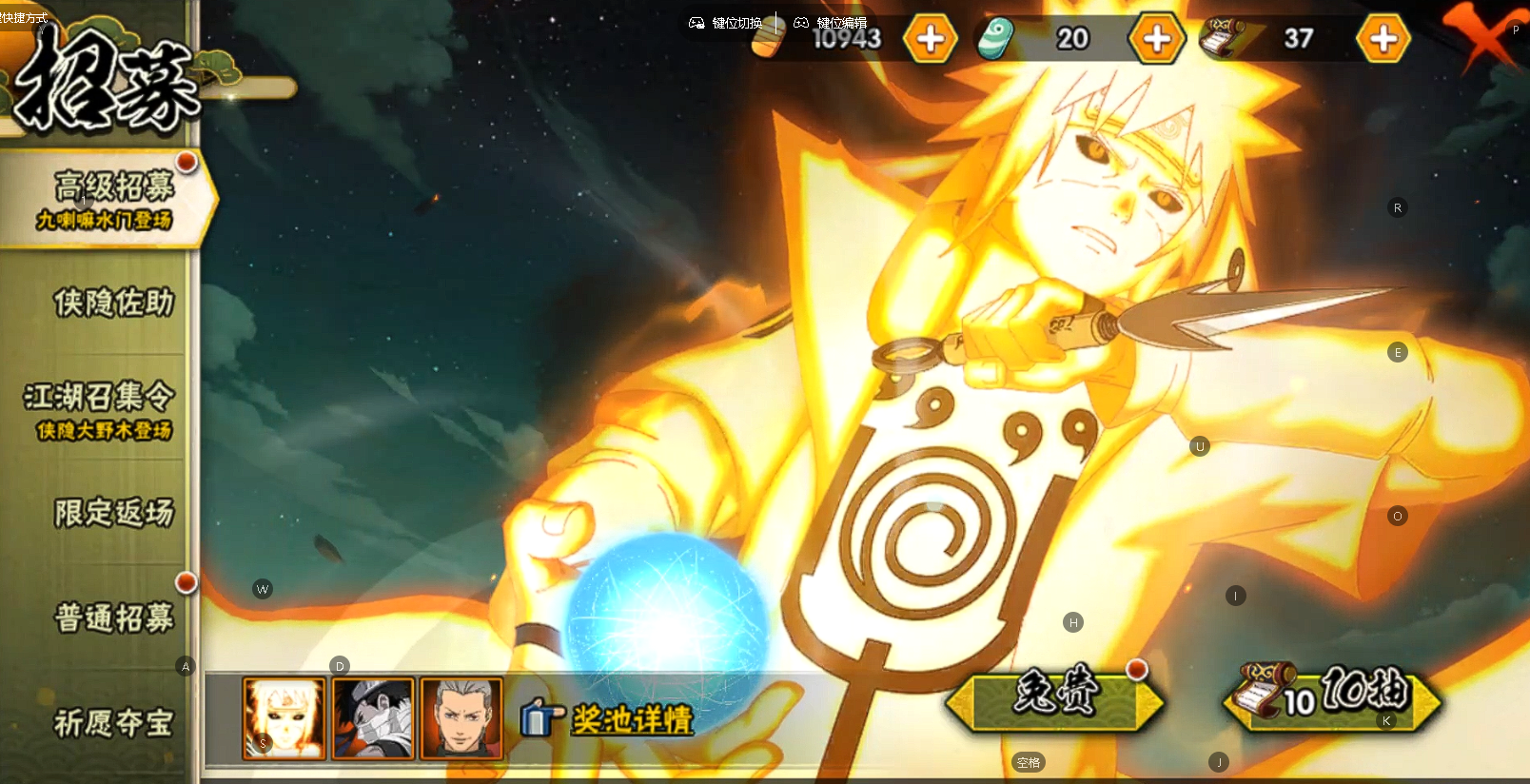View the golden Minato portrait thumbnail
This screenshot has height=784, width=1530.
(284, 718)
